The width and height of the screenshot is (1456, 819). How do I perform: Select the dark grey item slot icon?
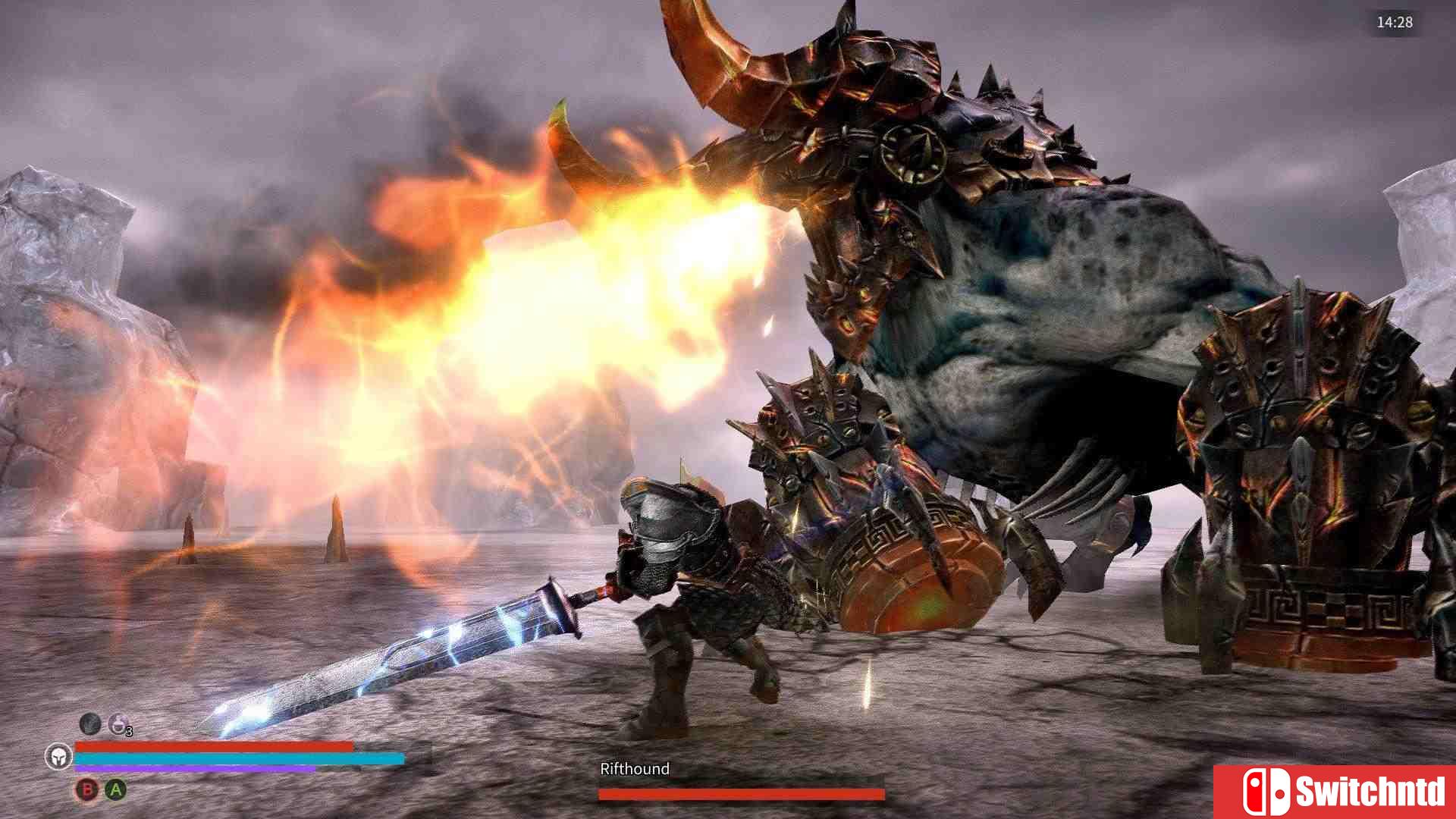pyautogui.click(x=90, y=723)
